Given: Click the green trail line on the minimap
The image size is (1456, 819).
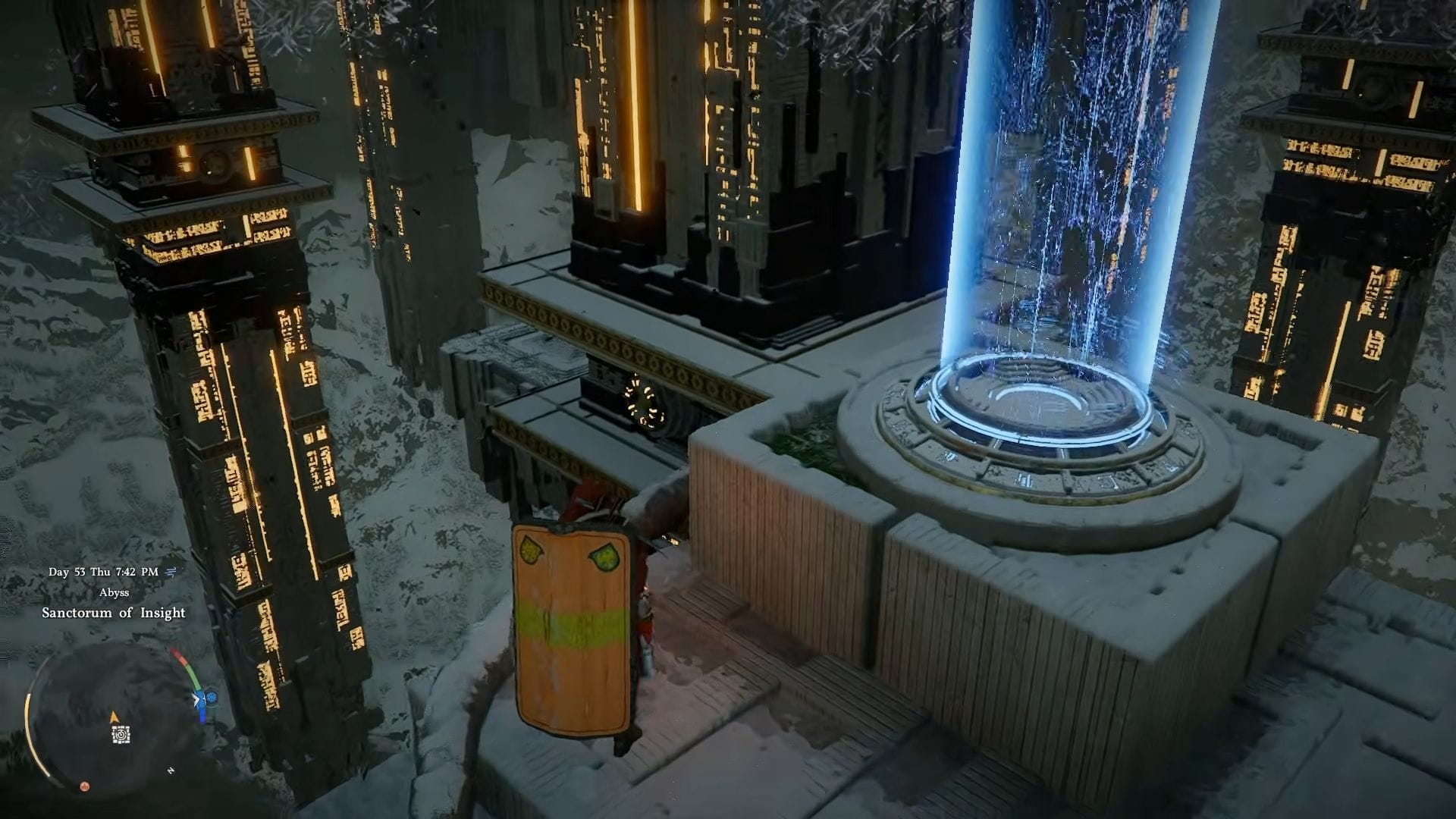Looking at the screenshot, I should pyautogui.click(x=193, y=675).
